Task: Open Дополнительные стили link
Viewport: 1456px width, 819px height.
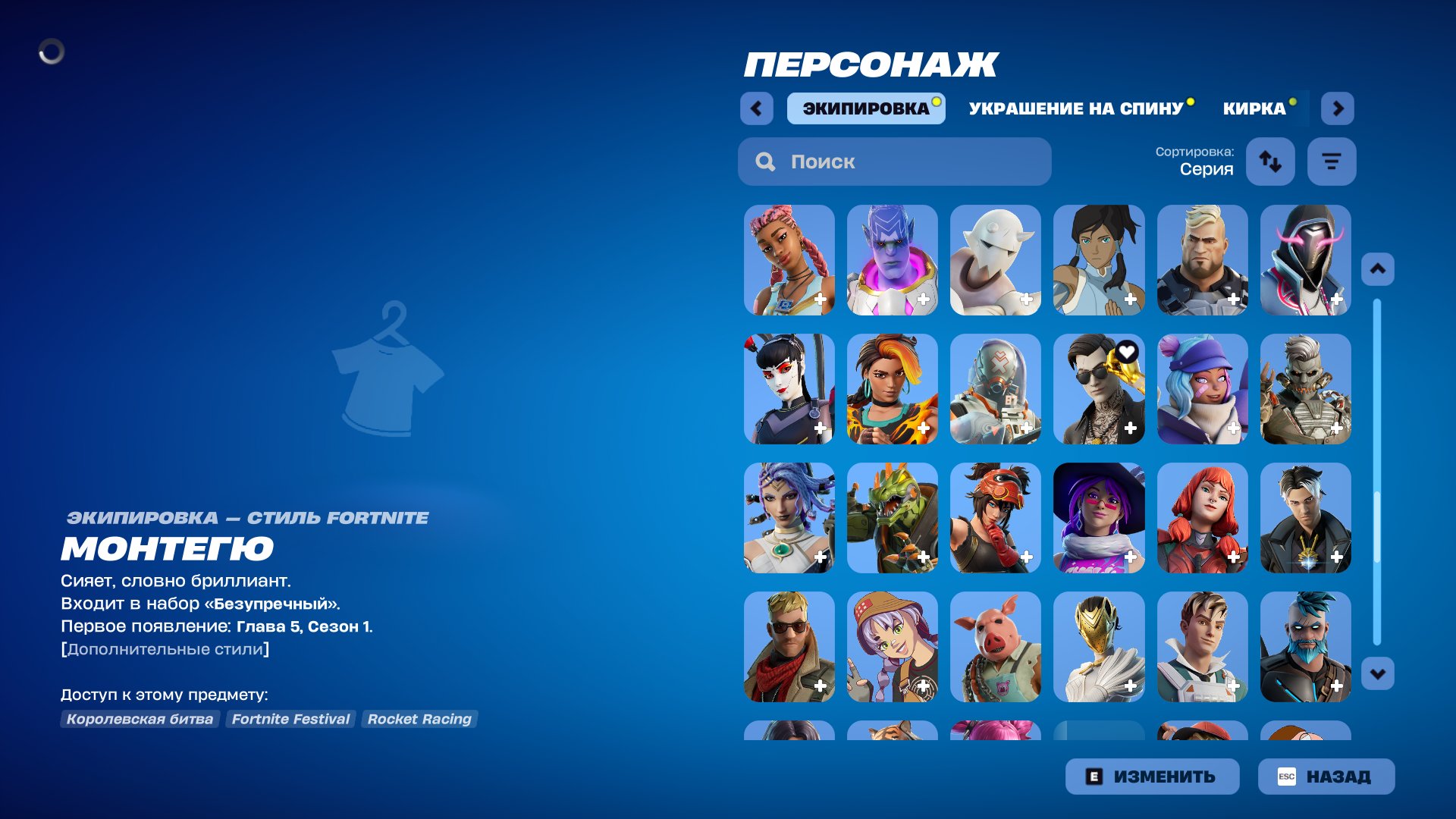Action: pos(165,648)
